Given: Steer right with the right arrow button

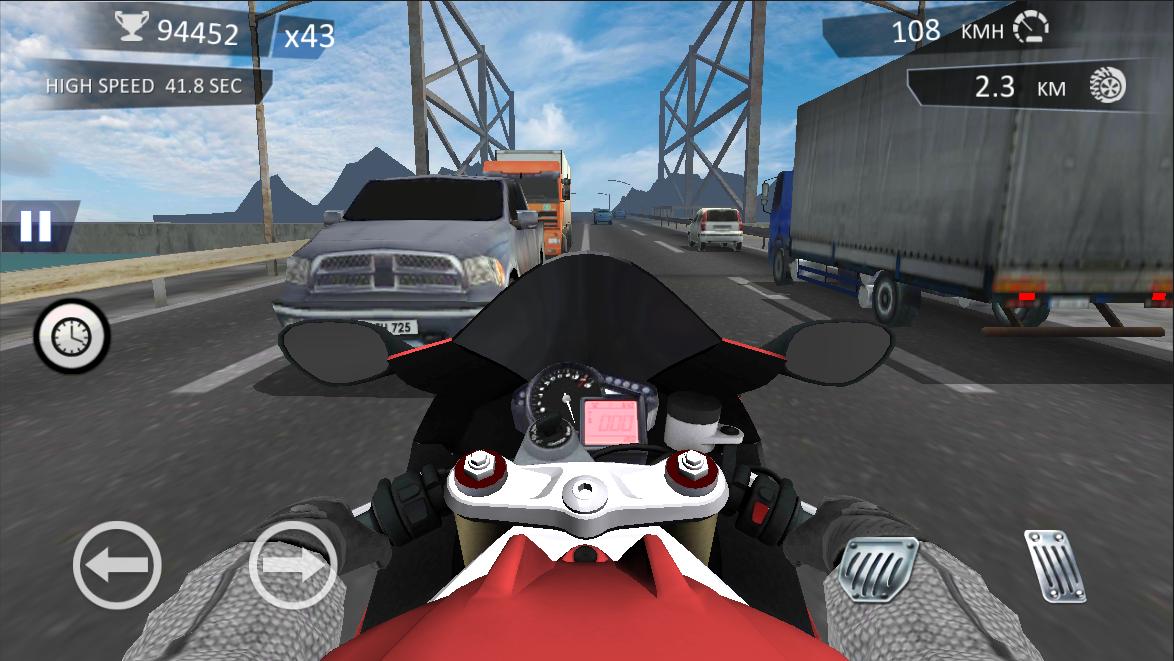Looking at the screenshot, I should pos(293,566).
